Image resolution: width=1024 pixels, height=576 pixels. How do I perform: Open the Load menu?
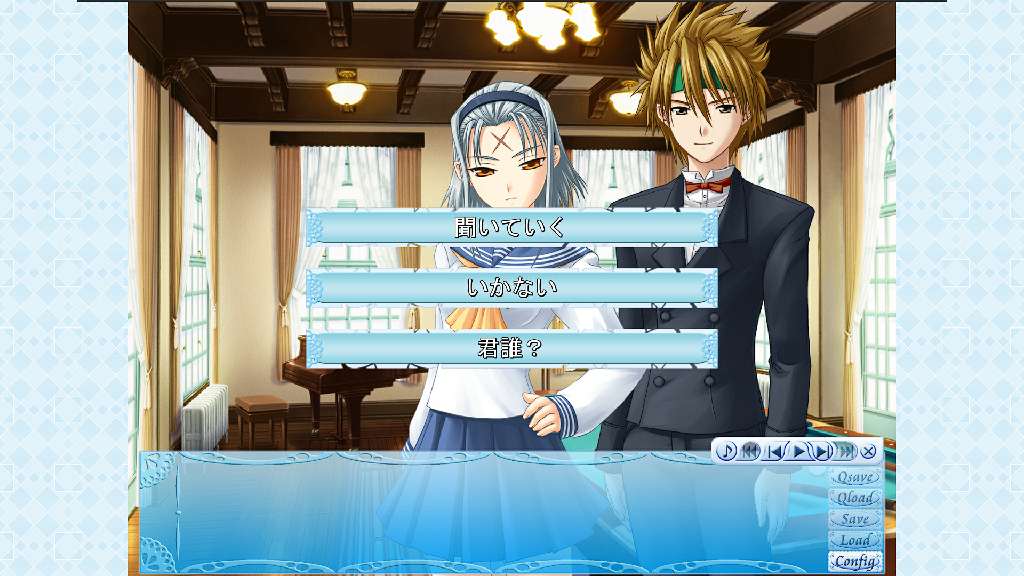tap(855, 540)
